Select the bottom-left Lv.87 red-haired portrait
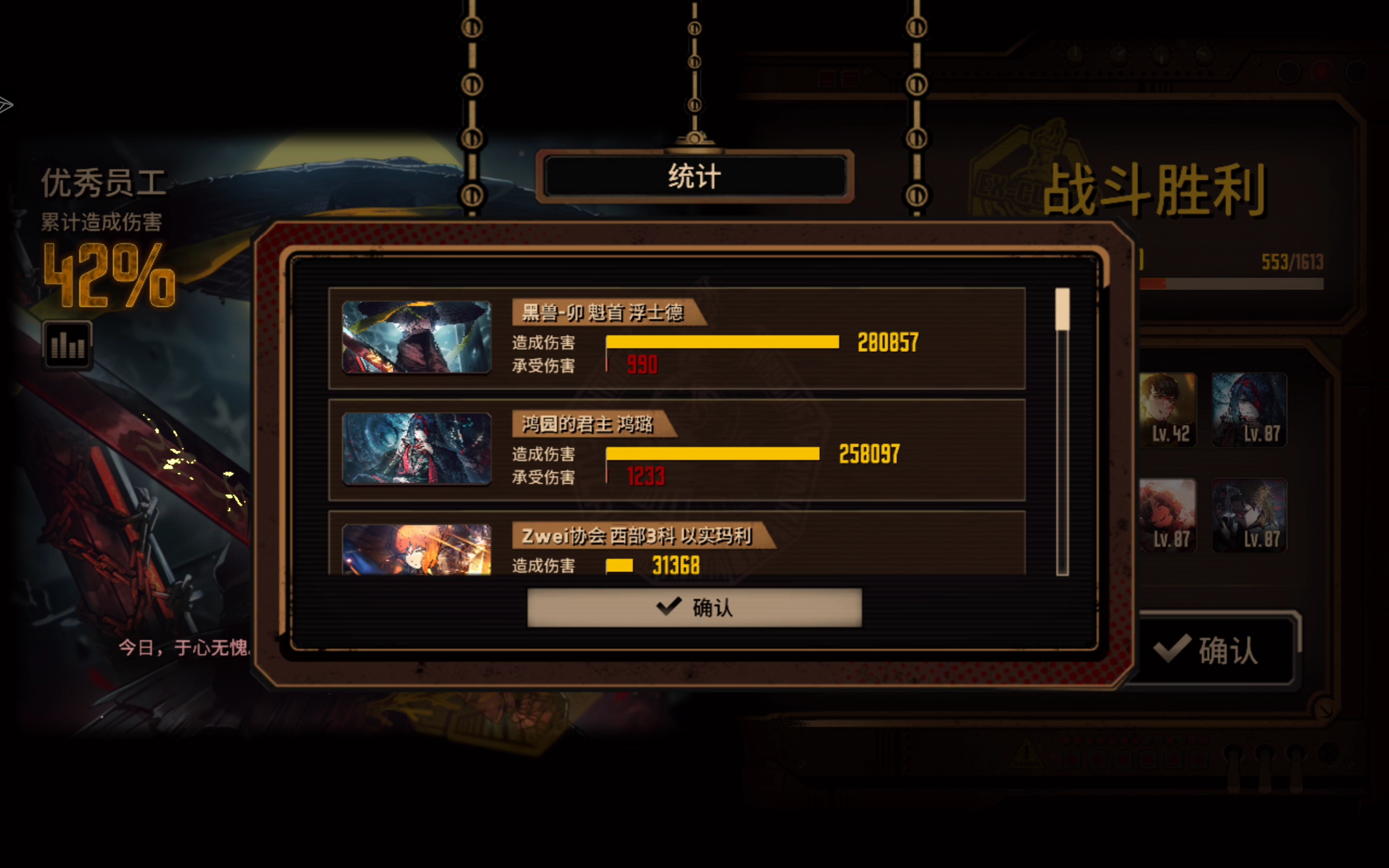Screen dimensions: 1389x868 coord(1168,515)
